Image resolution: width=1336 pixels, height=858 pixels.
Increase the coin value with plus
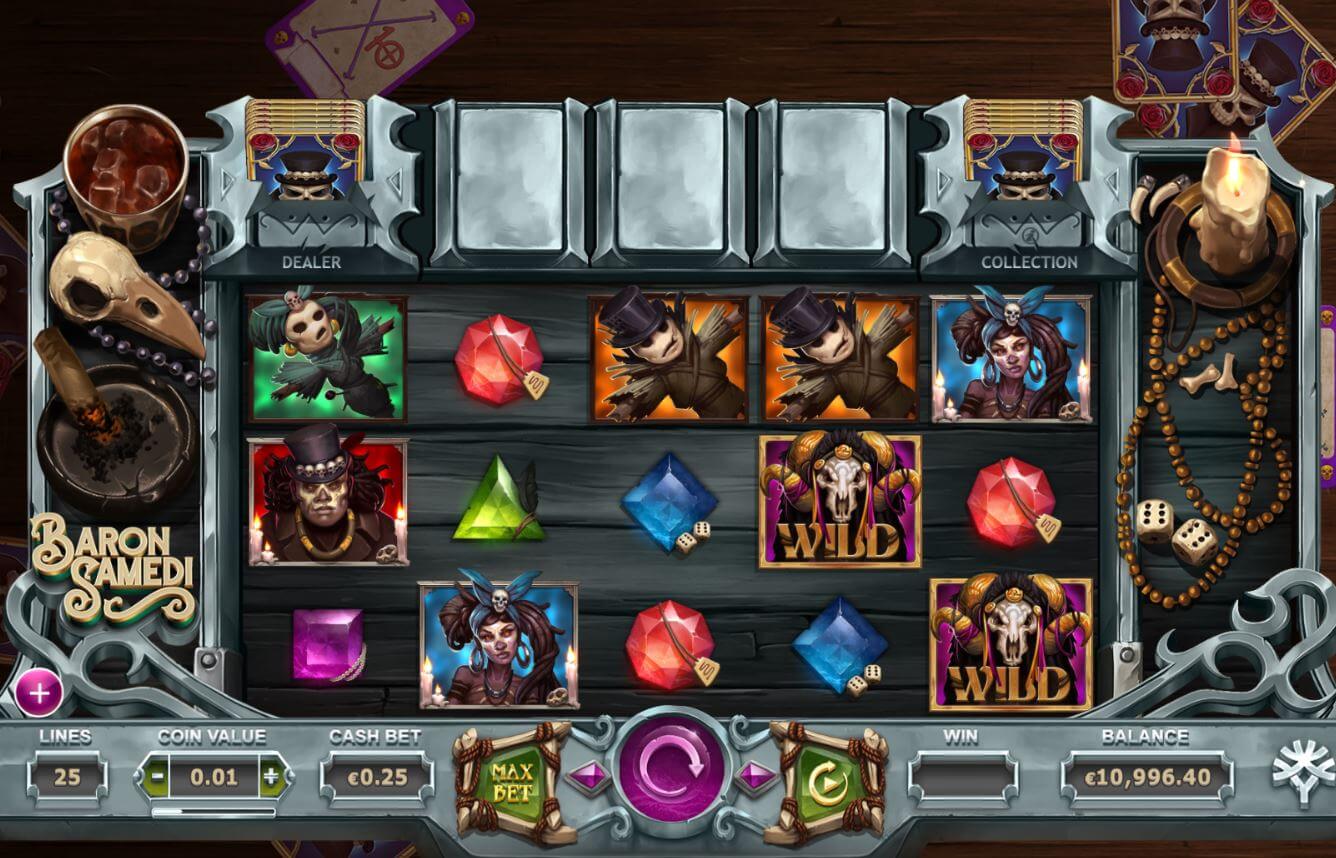[271, 775]
